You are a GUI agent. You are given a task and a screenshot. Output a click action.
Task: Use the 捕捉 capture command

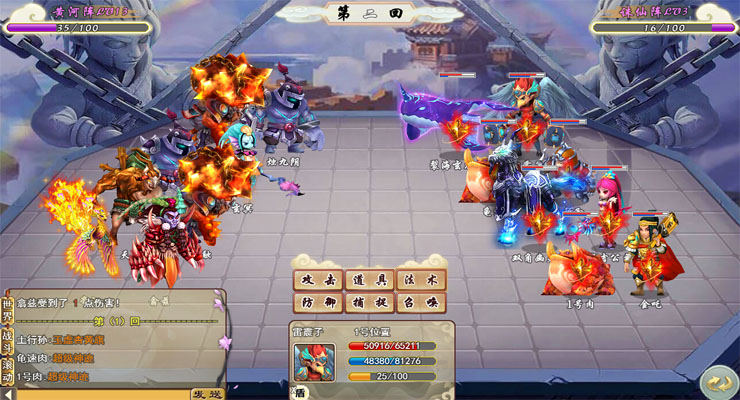coord(369,303)
